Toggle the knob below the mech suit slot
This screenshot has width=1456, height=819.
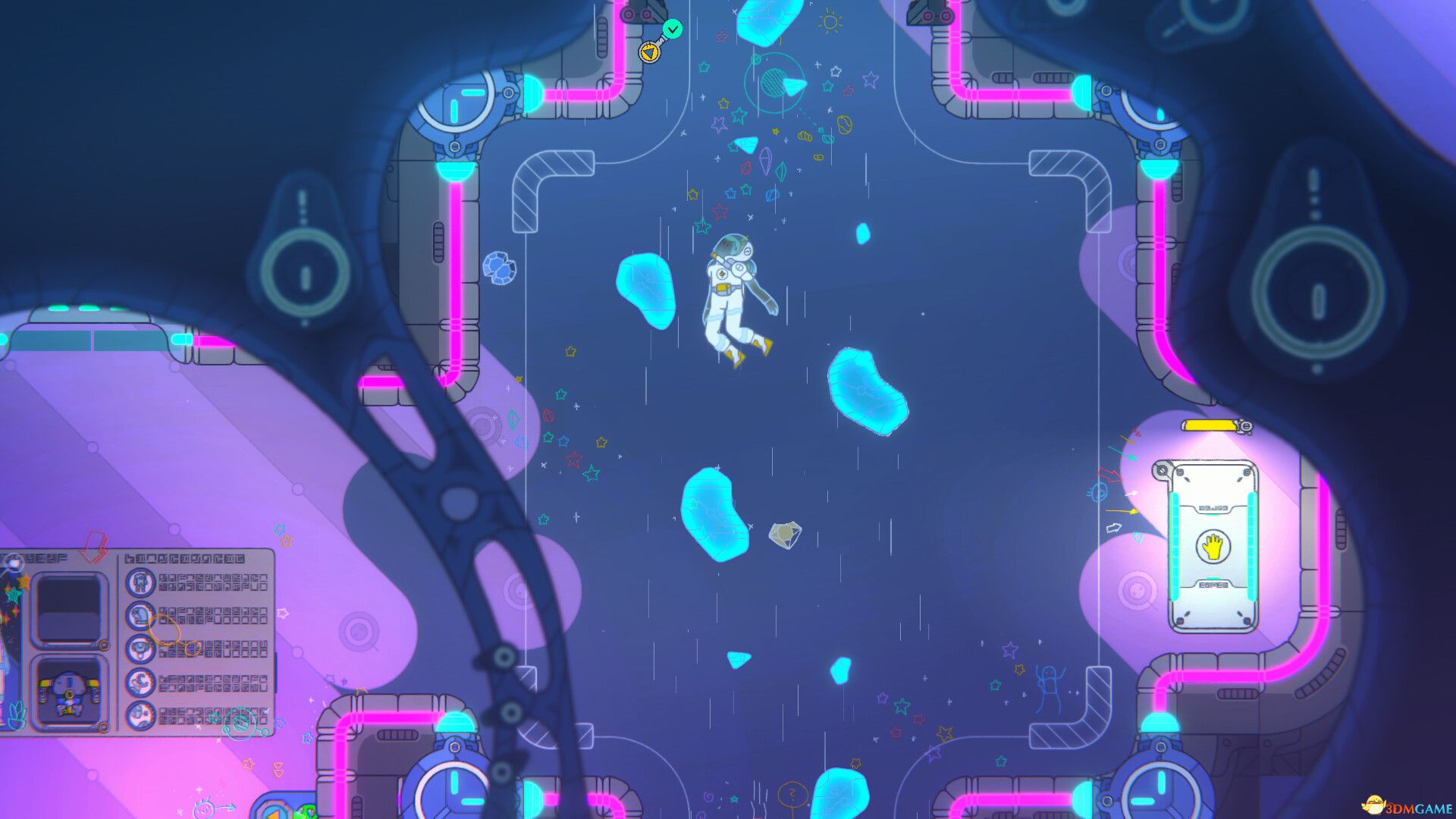click(x=102, y=726)
